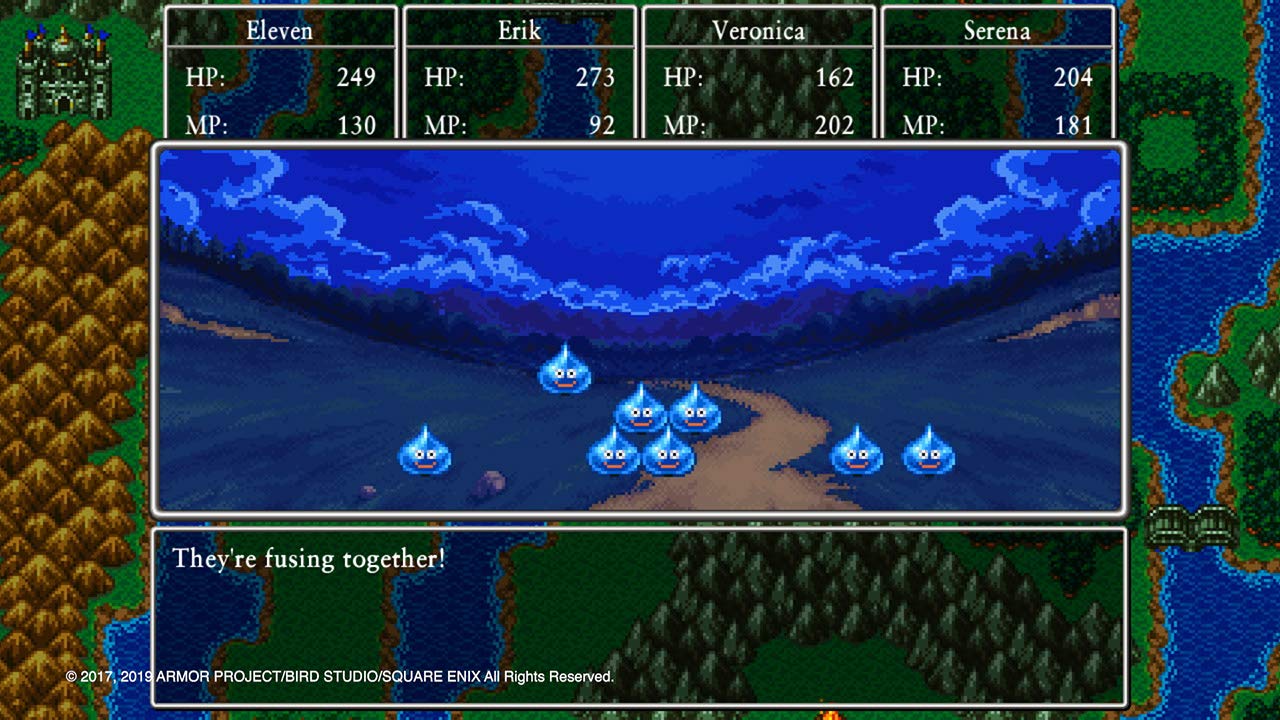Advance the "They're fusing together!" message box
The height and width of the screenshot is (720, 1280).
pos(639,615)
